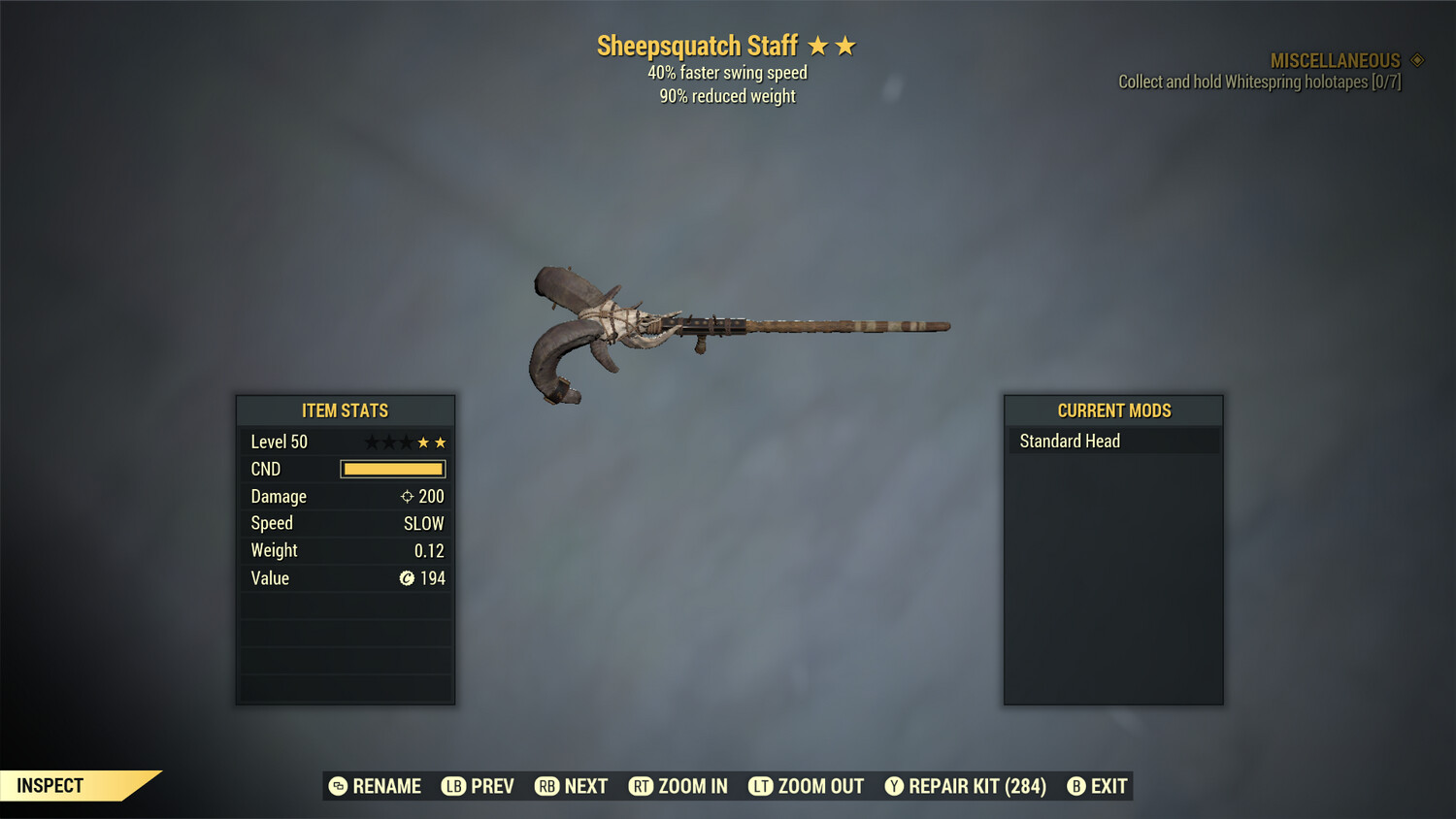Select the Standard Head mod entry
Screen dimensions: 1456x819
[x=1068, y=441]
